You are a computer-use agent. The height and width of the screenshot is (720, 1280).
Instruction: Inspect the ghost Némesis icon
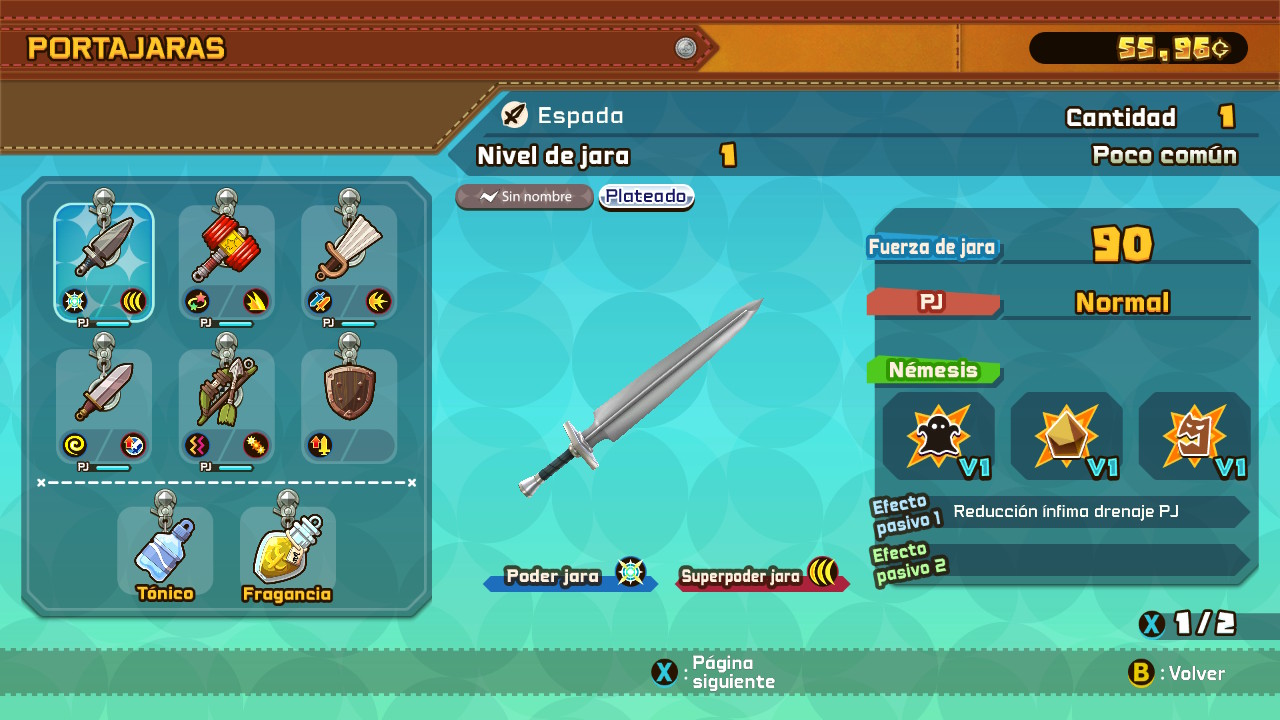tap(938, 437)
